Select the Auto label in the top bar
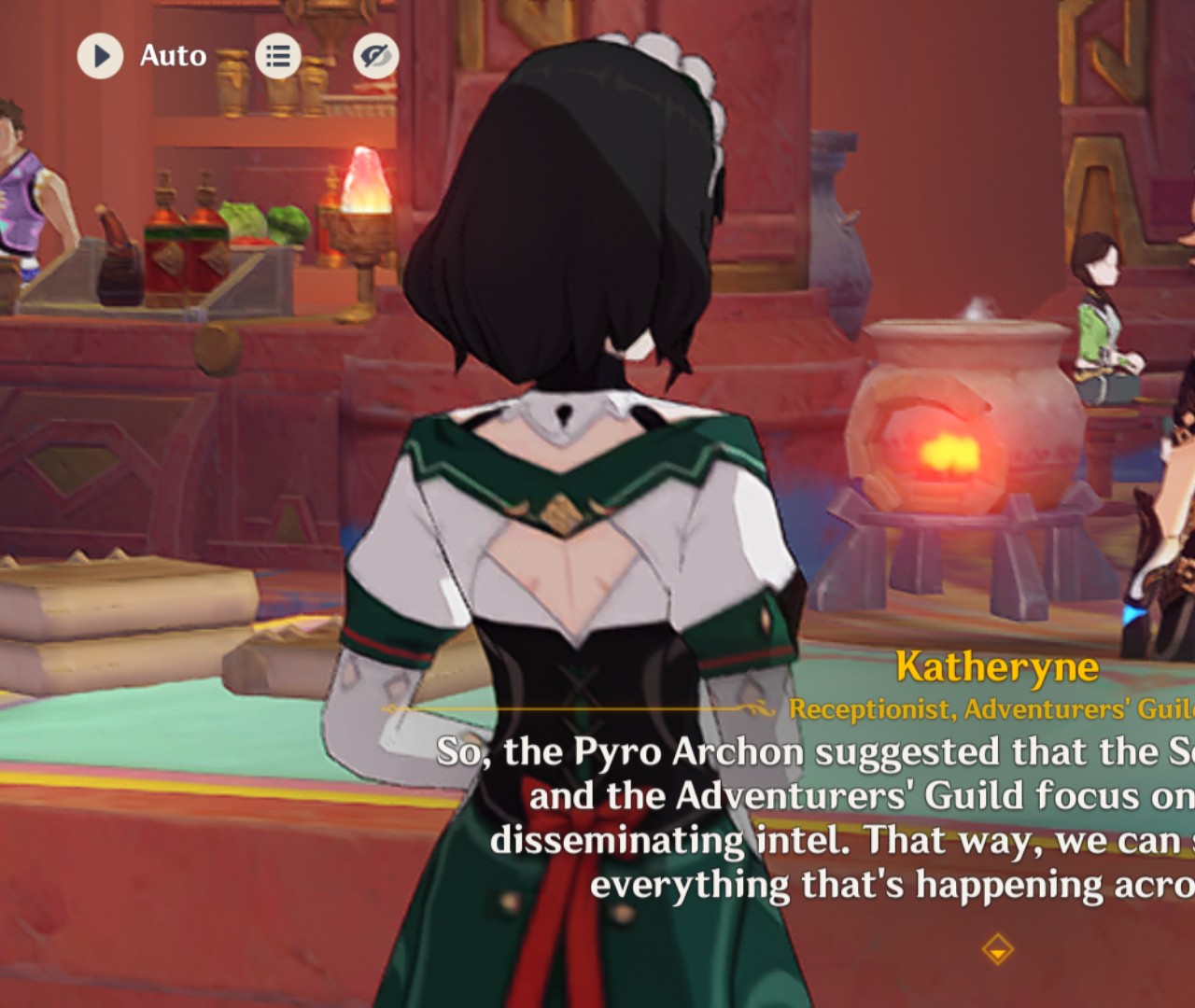 pyautogui.click(x=174, y=56)
